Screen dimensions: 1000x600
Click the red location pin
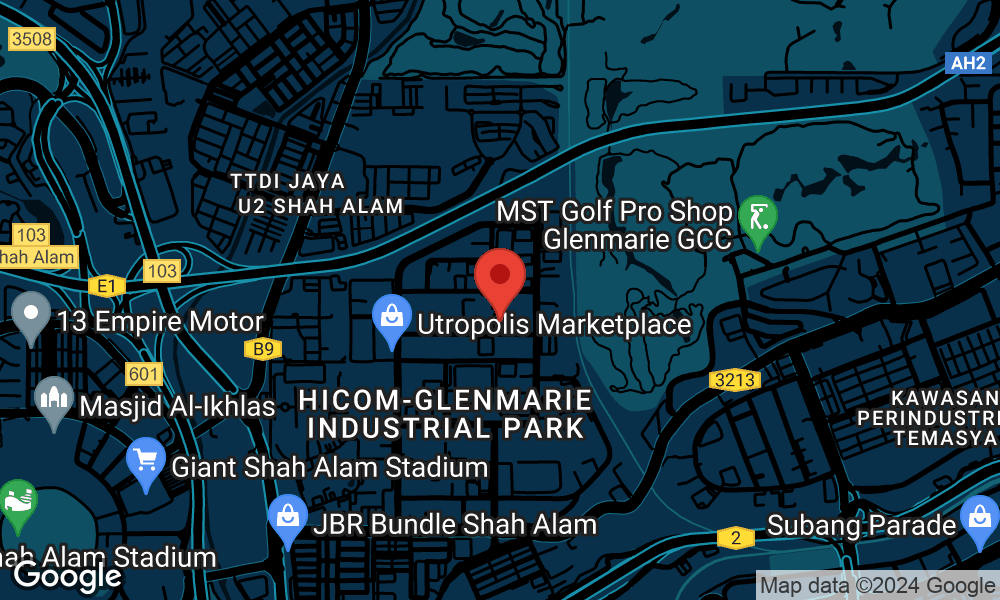499,277
